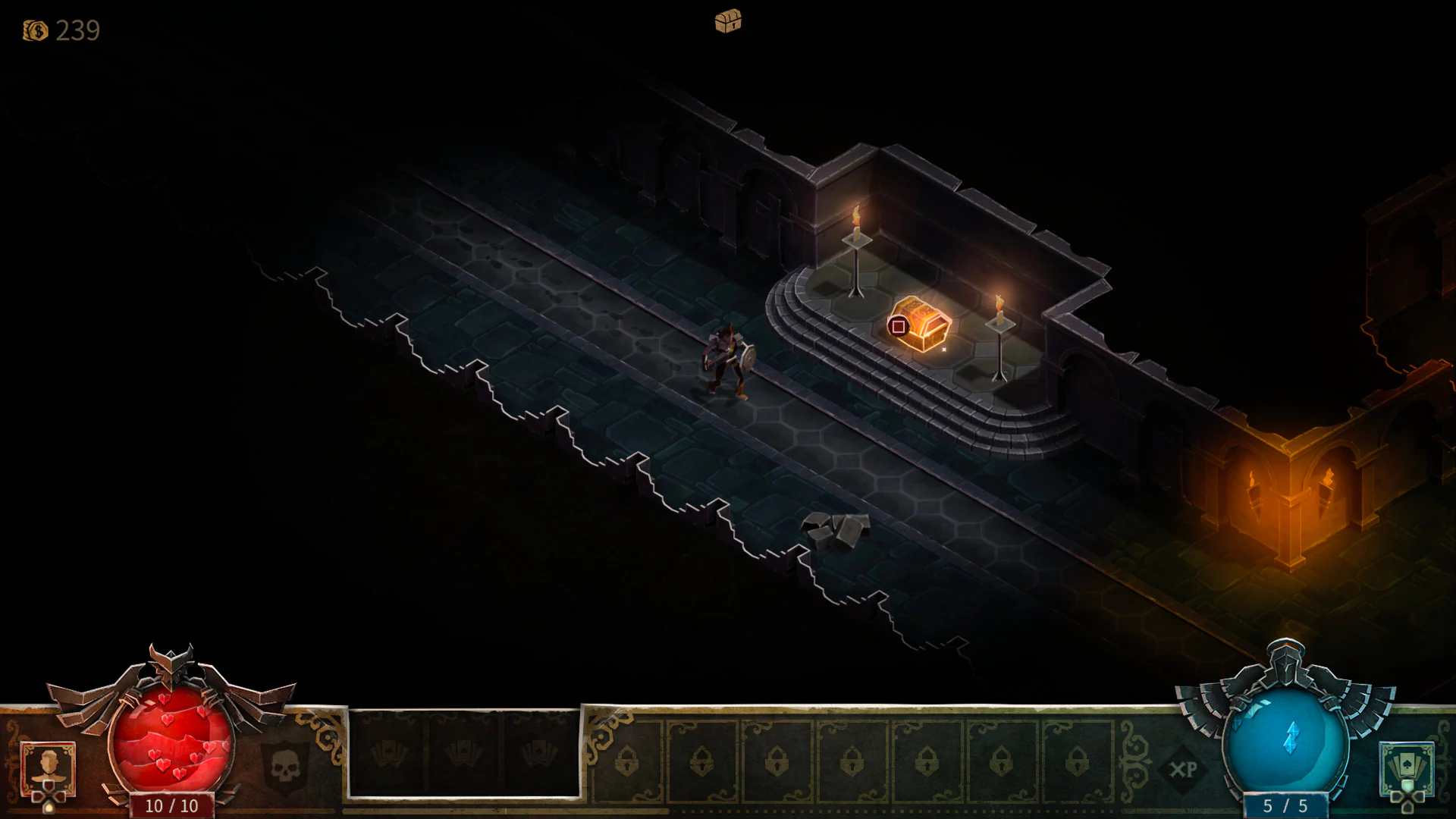Image resolution: width=1456 pixels, height=819 pixels.
Task: Click the gold coin counter icon
Action: click(34, 32)
